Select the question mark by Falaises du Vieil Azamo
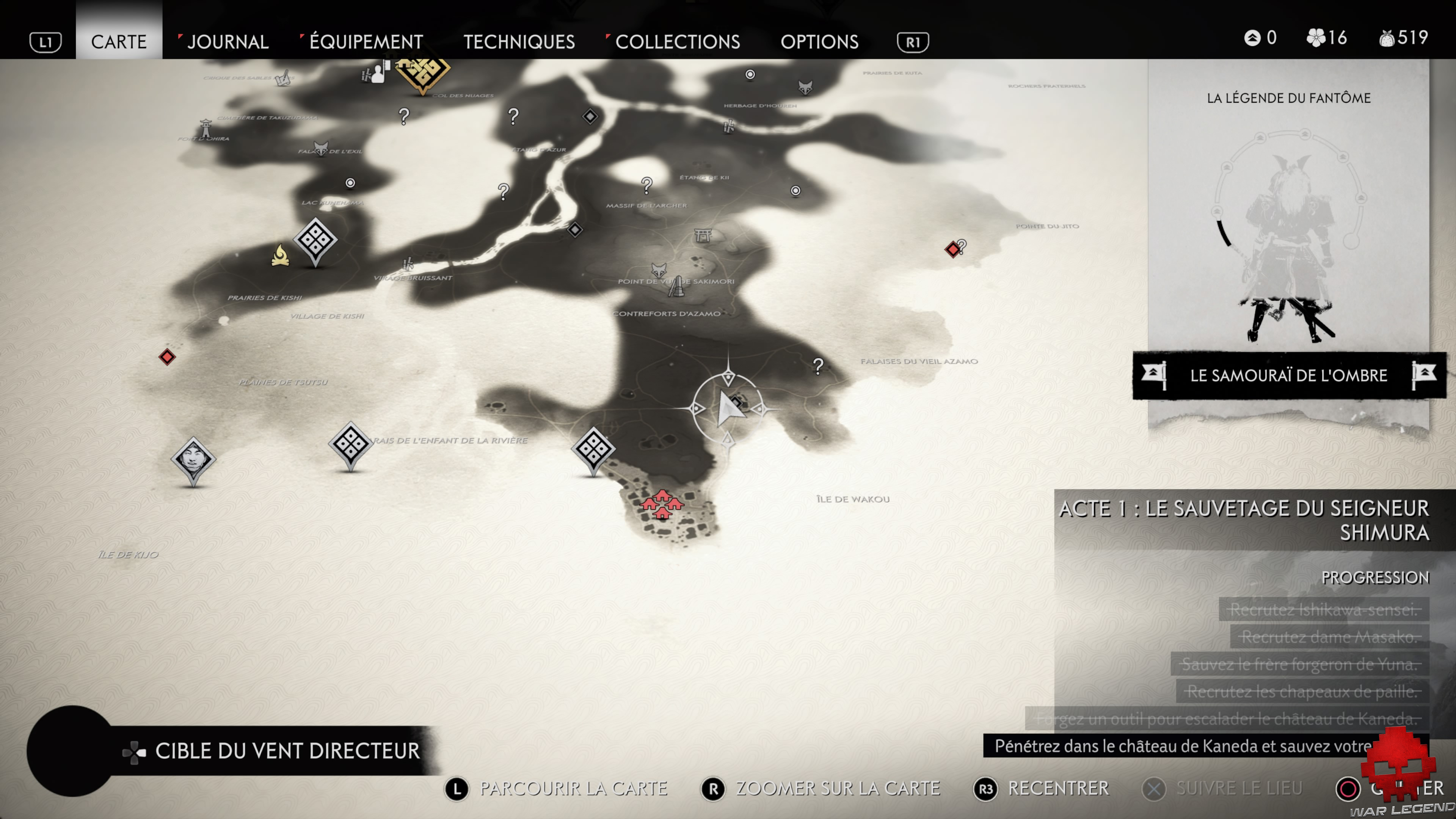 818,366
